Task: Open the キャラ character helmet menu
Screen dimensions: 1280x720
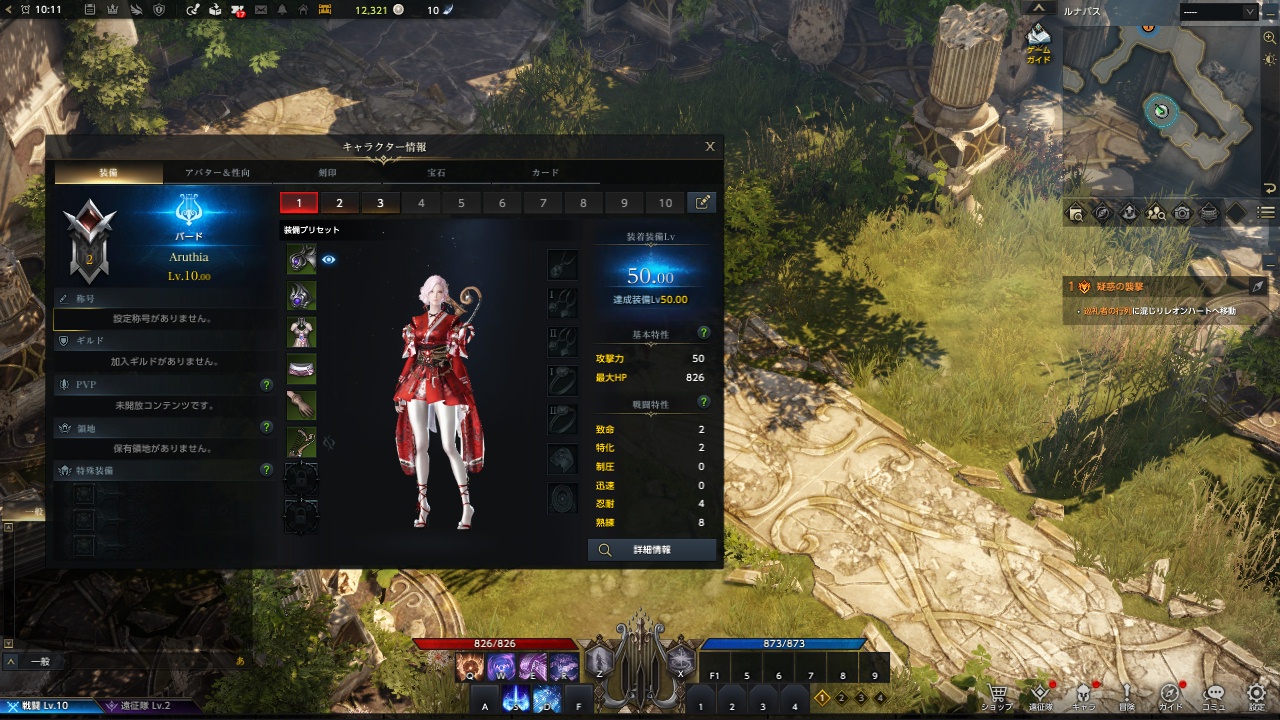Action: [1084, 692]
